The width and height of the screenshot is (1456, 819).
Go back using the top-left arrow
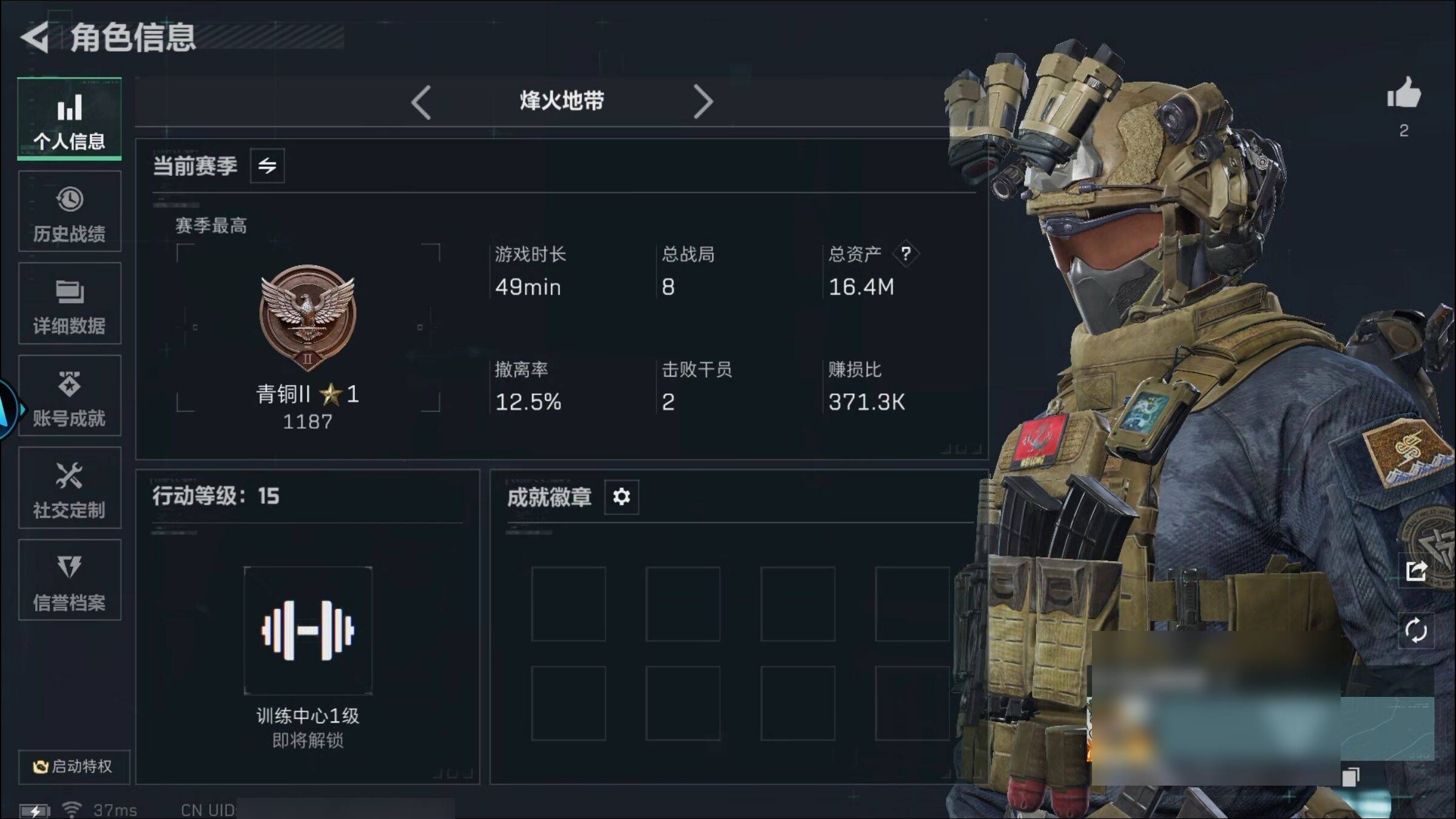pos(35,38)
